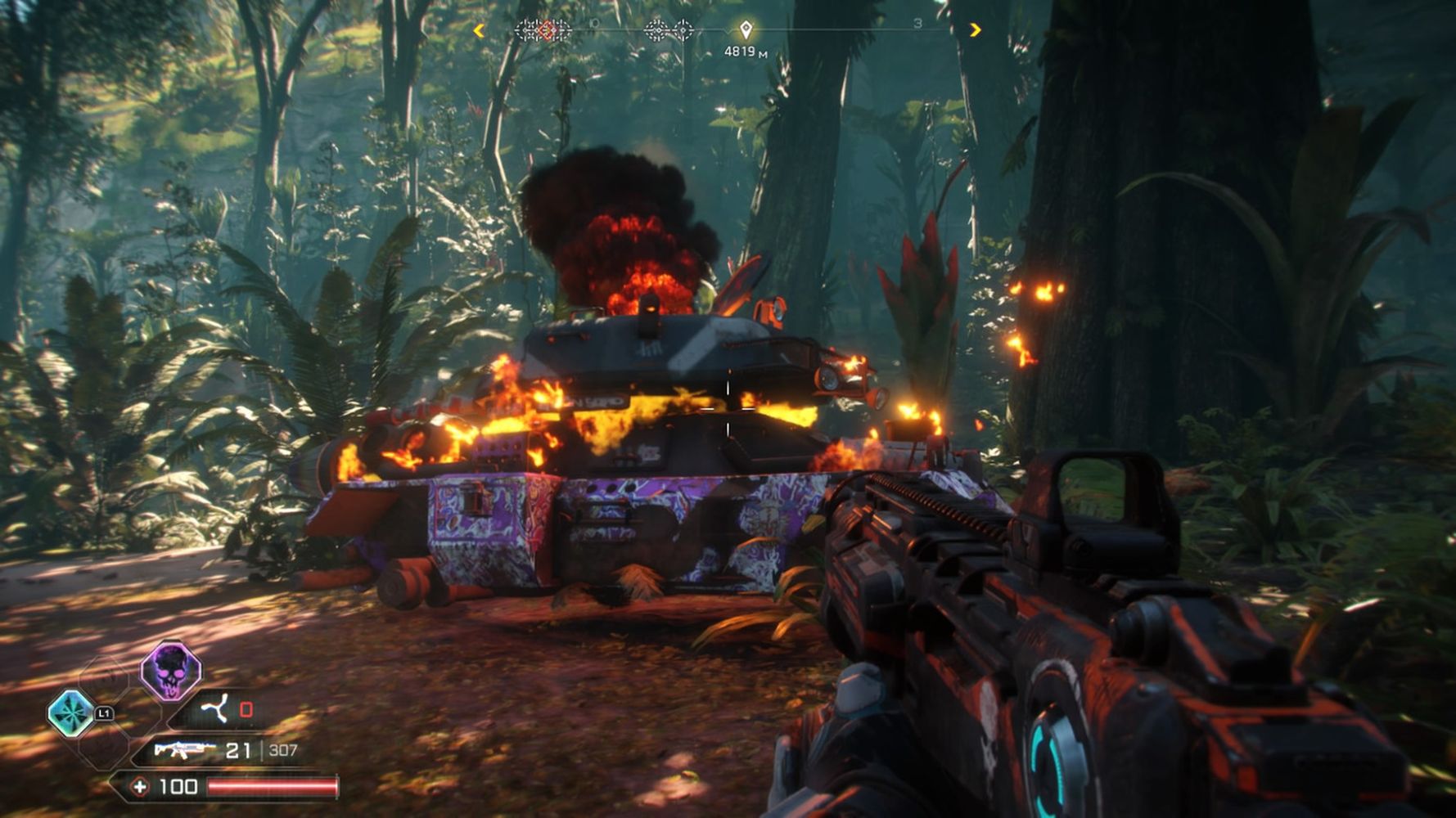The image size is (1456, 818).
Task: Click the red health cross icon
Action: point(140,787)
